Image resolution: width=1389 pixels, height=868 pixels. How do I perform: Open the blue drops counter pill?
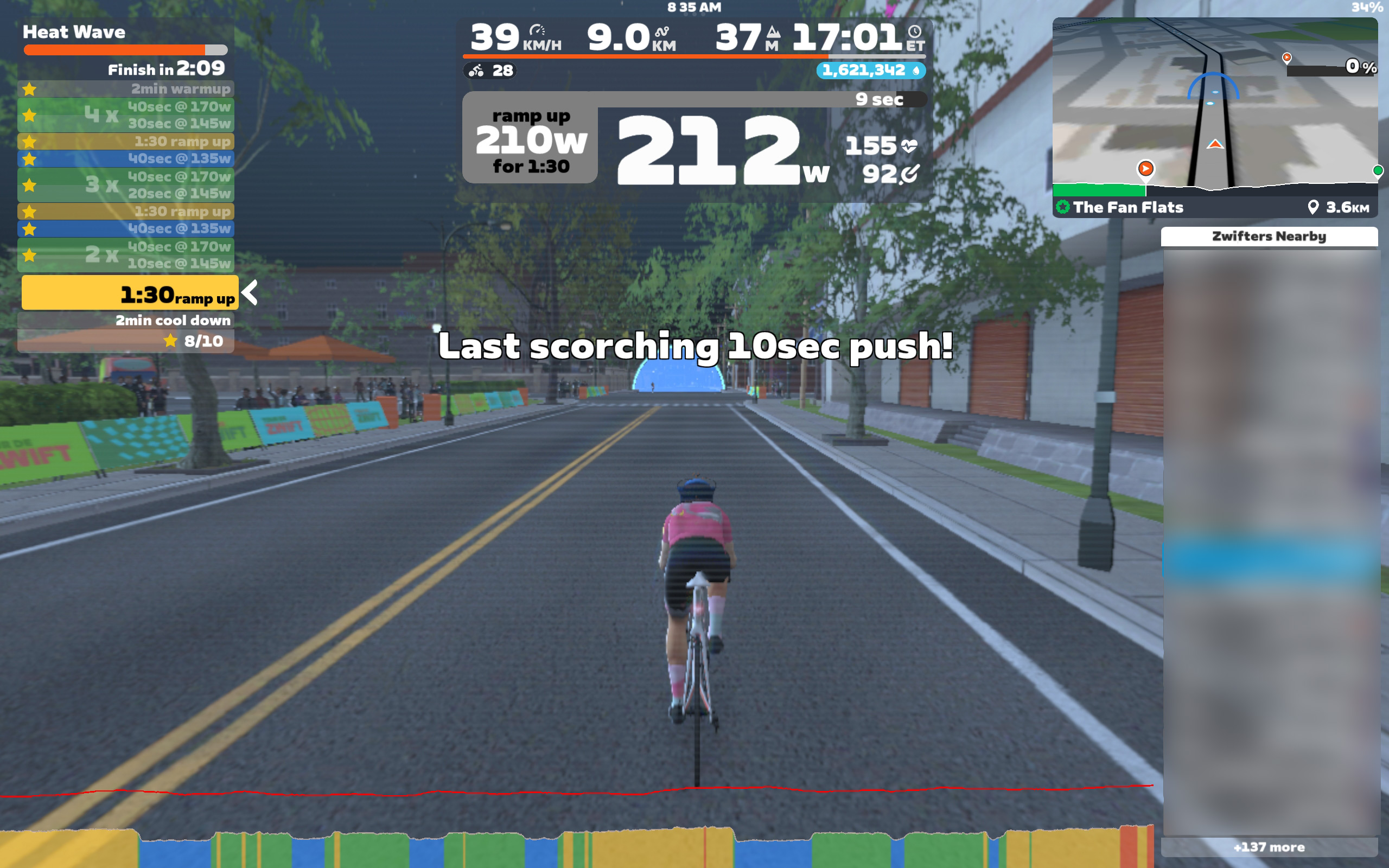[x=870, y=70]
